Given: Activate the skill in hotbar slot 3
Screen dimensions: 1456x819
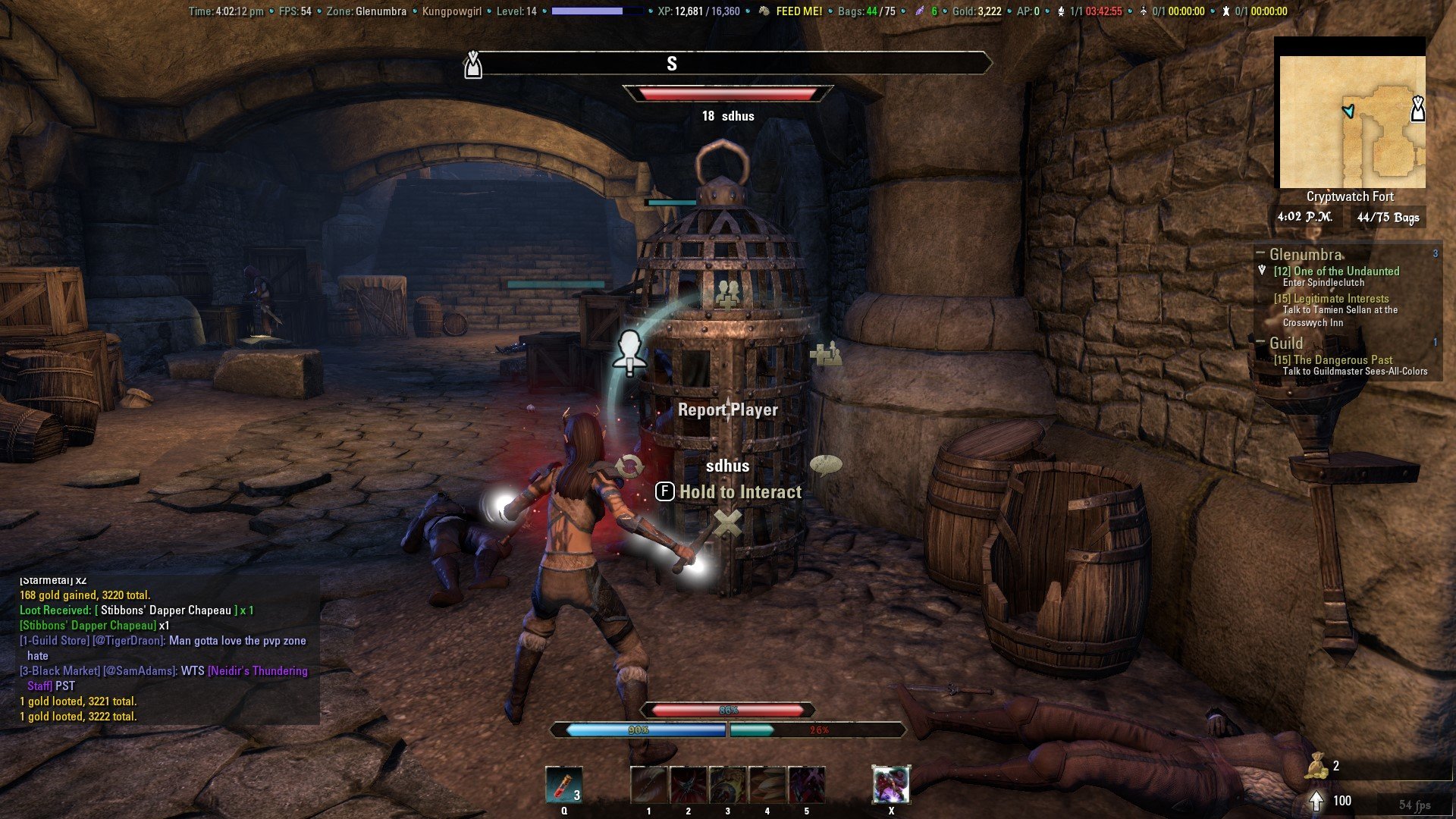Looking at the screenshot, I should [x=728, y=785].
